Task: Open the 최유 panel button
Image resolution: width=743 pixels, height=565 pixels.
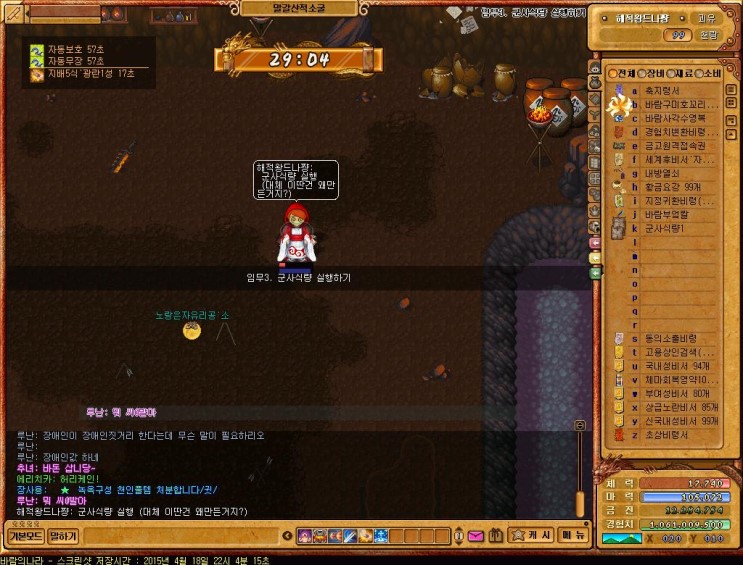Action: [x=706, y=17]
